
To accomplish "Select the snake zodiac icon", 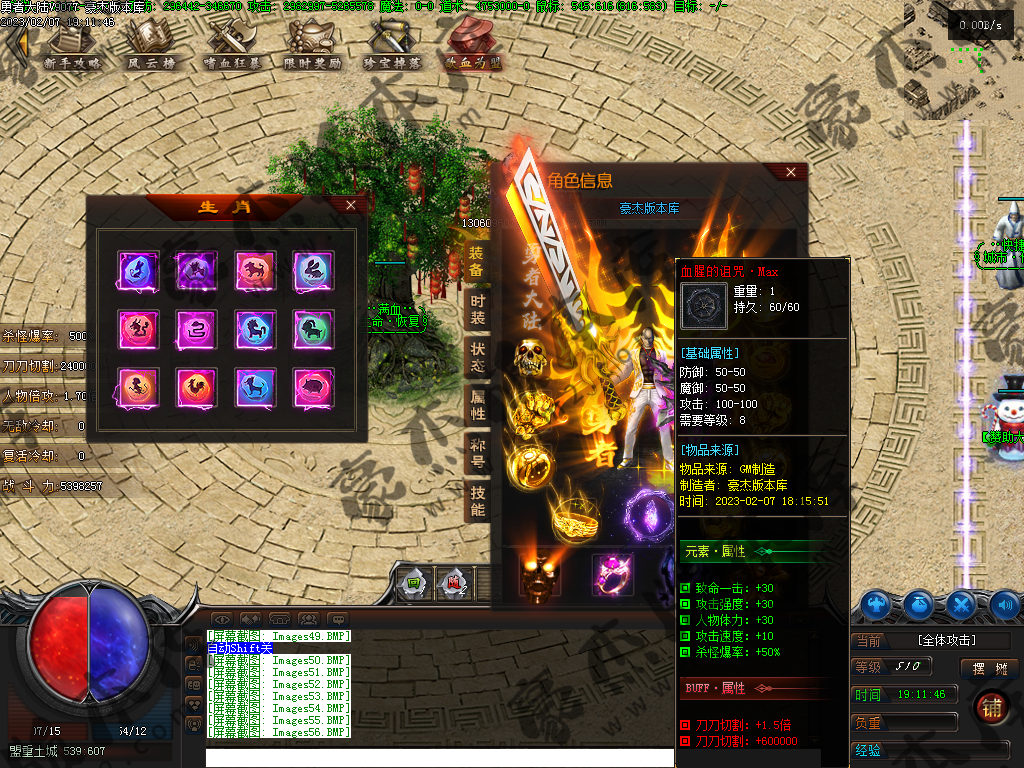I will (x=195, y=328).
